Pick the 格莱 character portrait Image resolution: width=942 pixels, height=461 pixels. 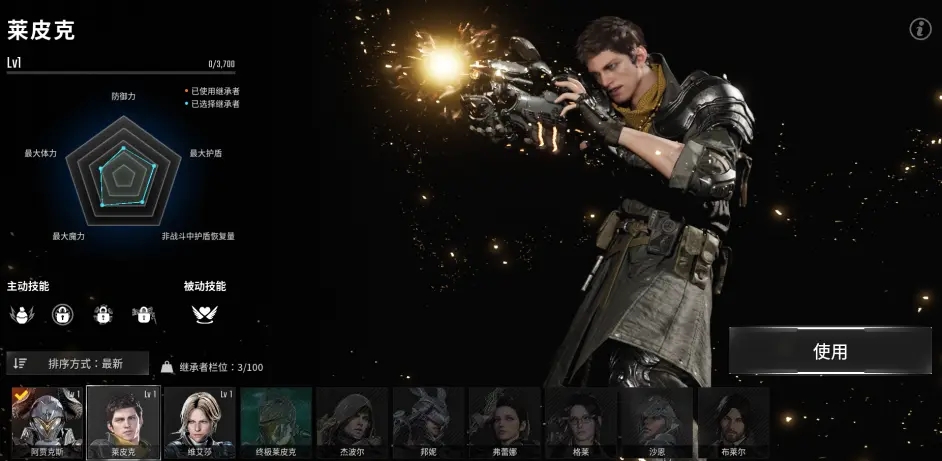[581, 422]
